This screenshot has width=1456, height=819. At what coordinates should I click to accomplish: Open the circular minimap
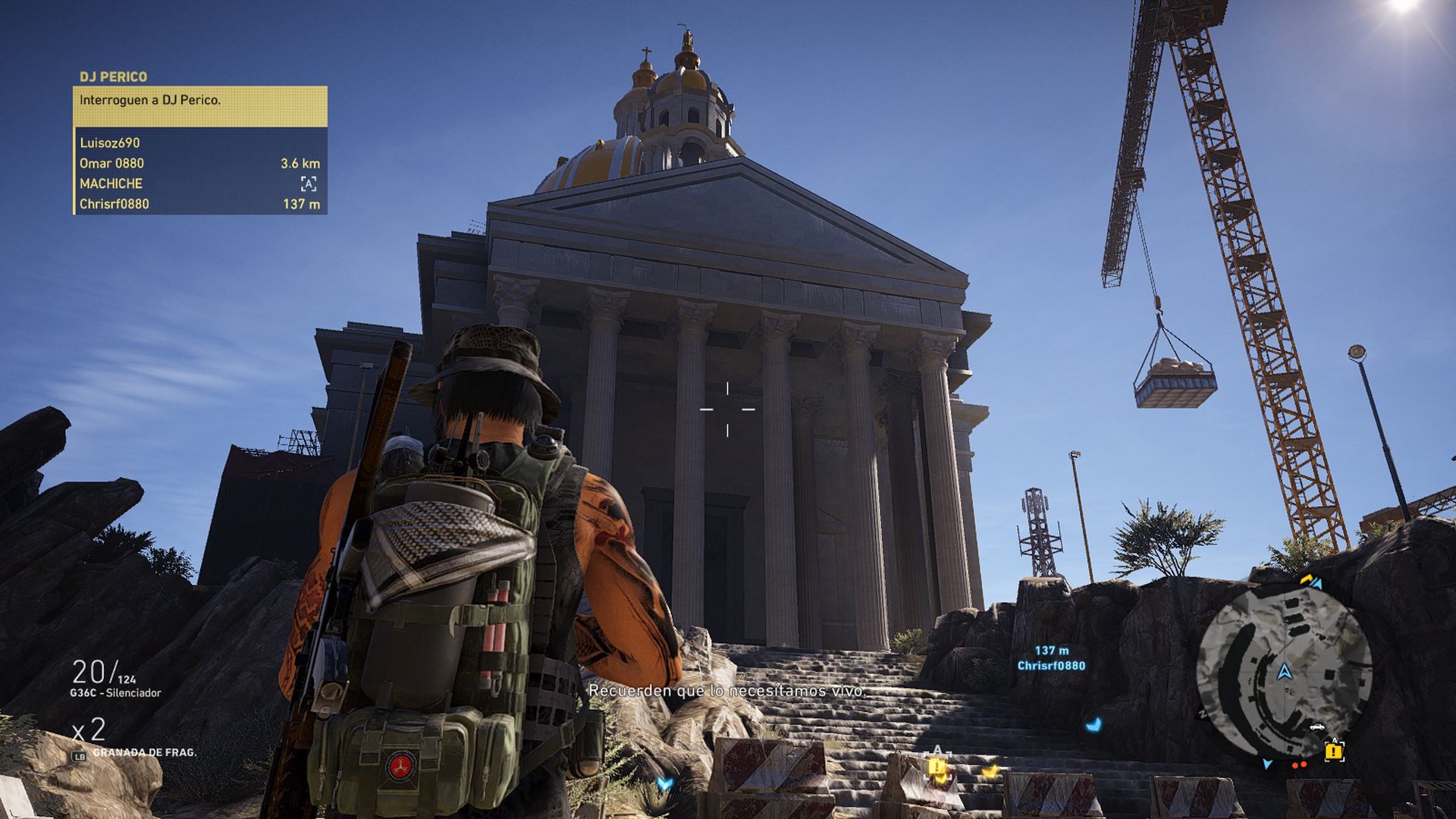(x=1284, y=672)
